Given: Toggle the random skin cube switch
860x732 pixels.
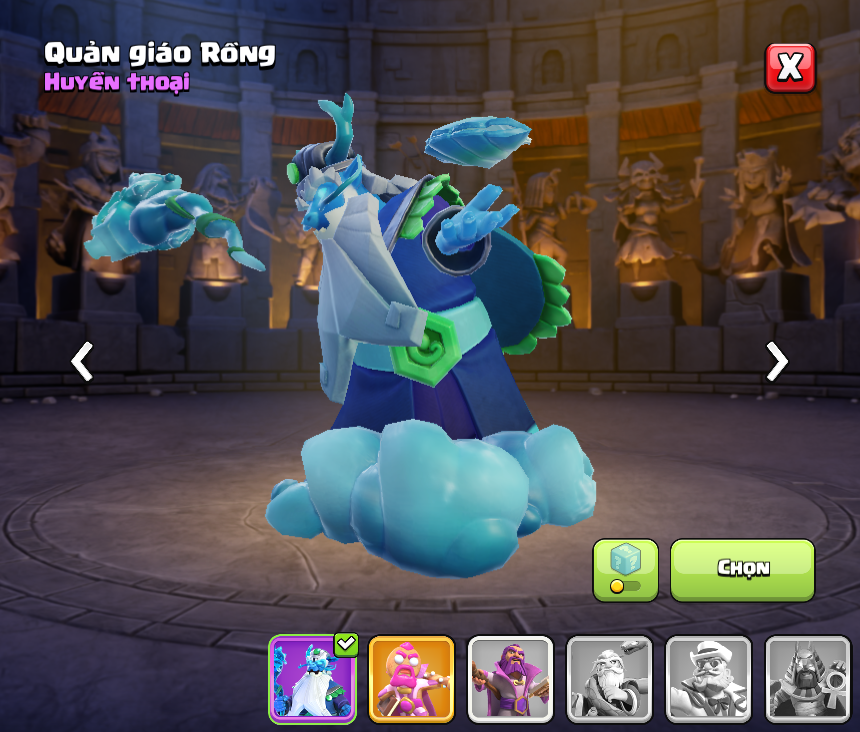Looking at the screenshot, I should 625,570.
